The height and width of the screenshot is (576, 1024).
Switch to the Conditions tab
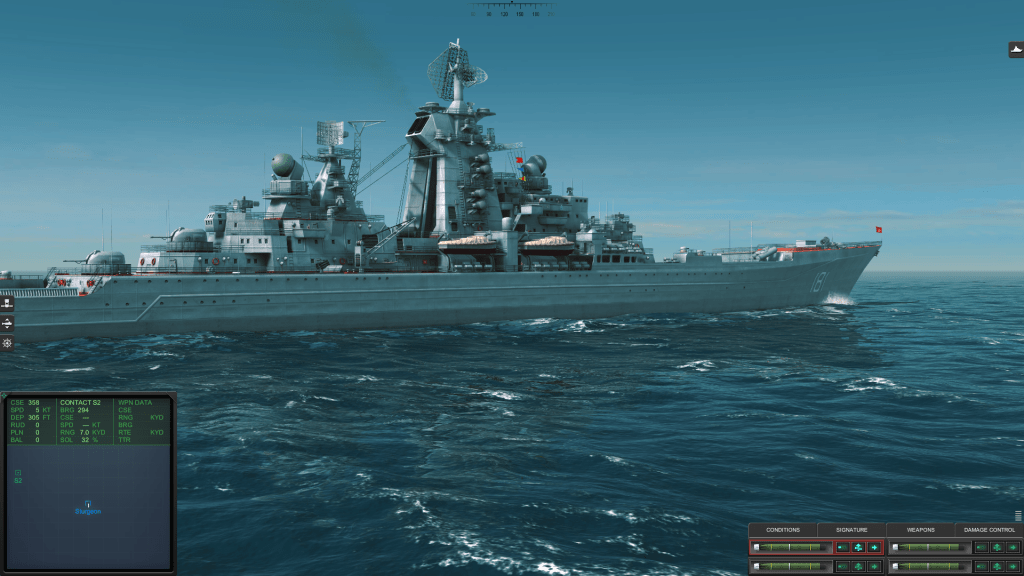pos(783,530)
